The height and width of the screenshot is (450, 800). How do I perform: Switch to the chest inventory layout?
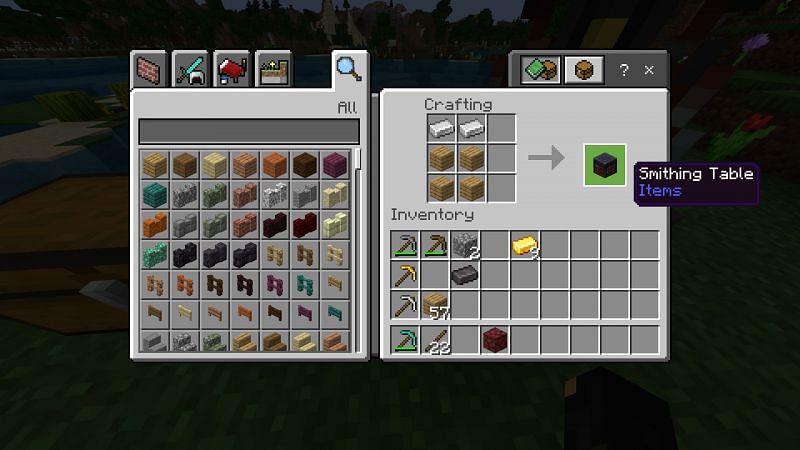click(581, 70)
